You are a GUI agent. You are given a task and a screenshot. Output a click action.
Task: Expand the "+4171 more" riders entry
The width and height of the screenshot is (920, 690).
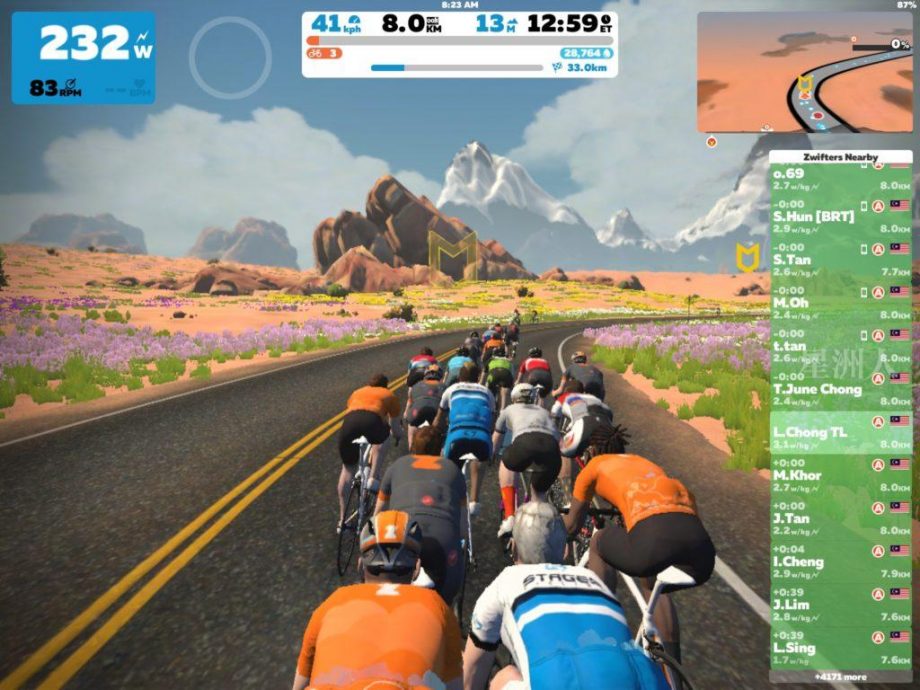[840, 676]
